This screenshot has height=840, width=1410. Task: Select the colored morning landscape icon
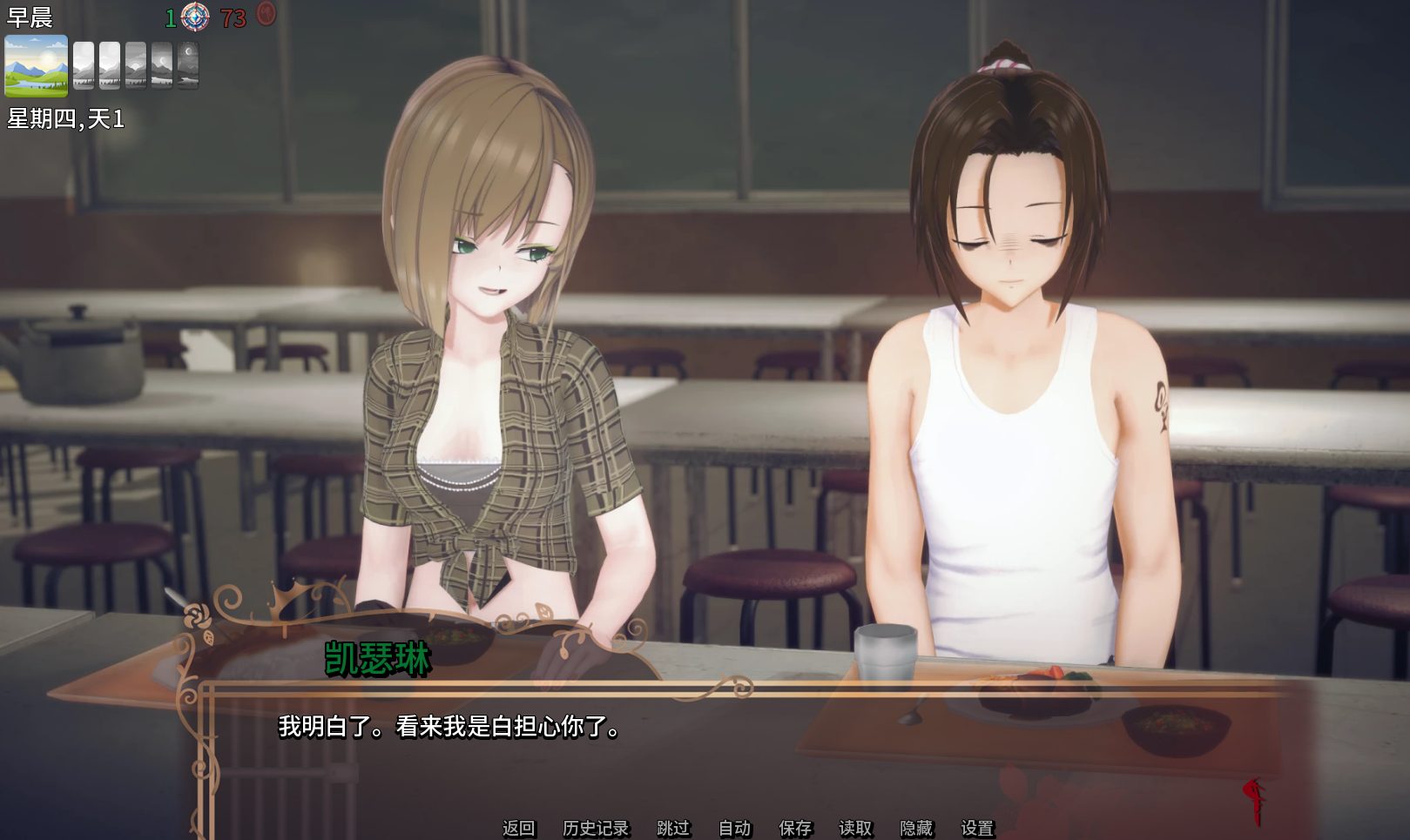tap(37, 65)
